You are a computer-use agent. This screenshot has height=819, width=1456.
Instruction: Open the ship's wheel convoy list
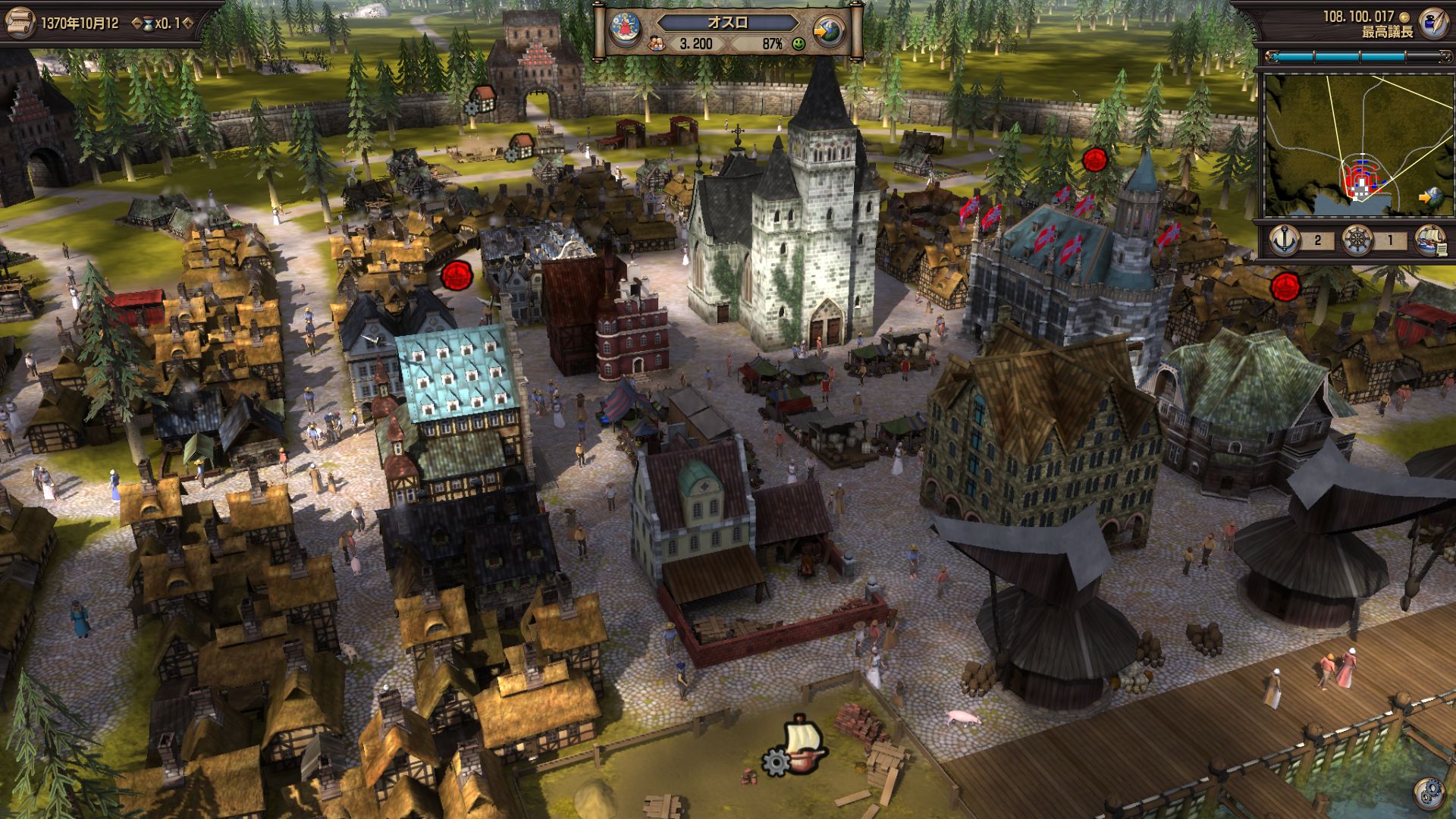coord(1358,240)
